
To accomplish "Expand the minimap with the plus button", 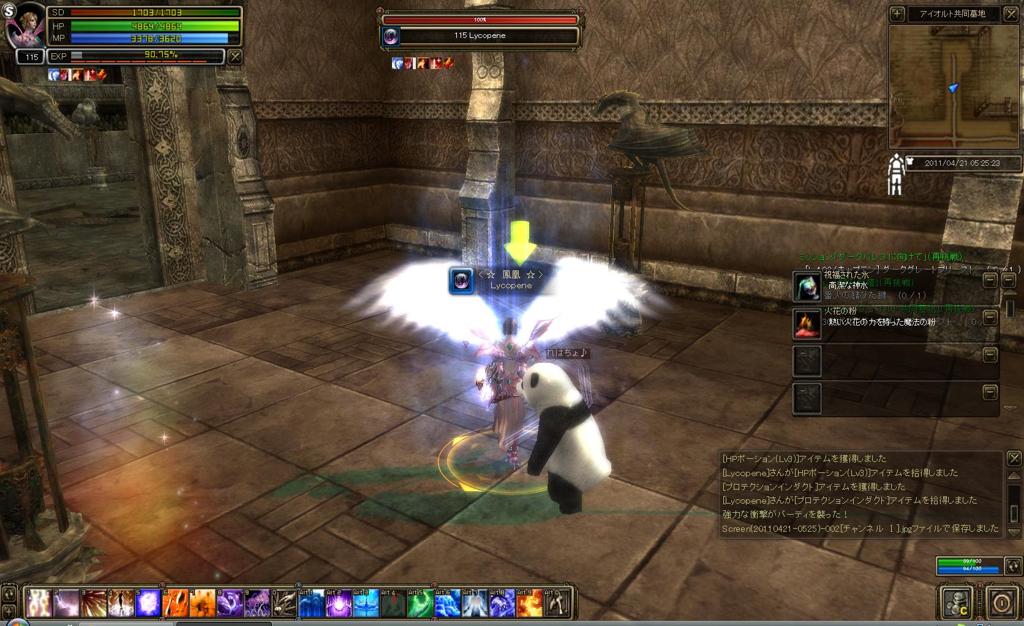I will click(x=898, y=14).
